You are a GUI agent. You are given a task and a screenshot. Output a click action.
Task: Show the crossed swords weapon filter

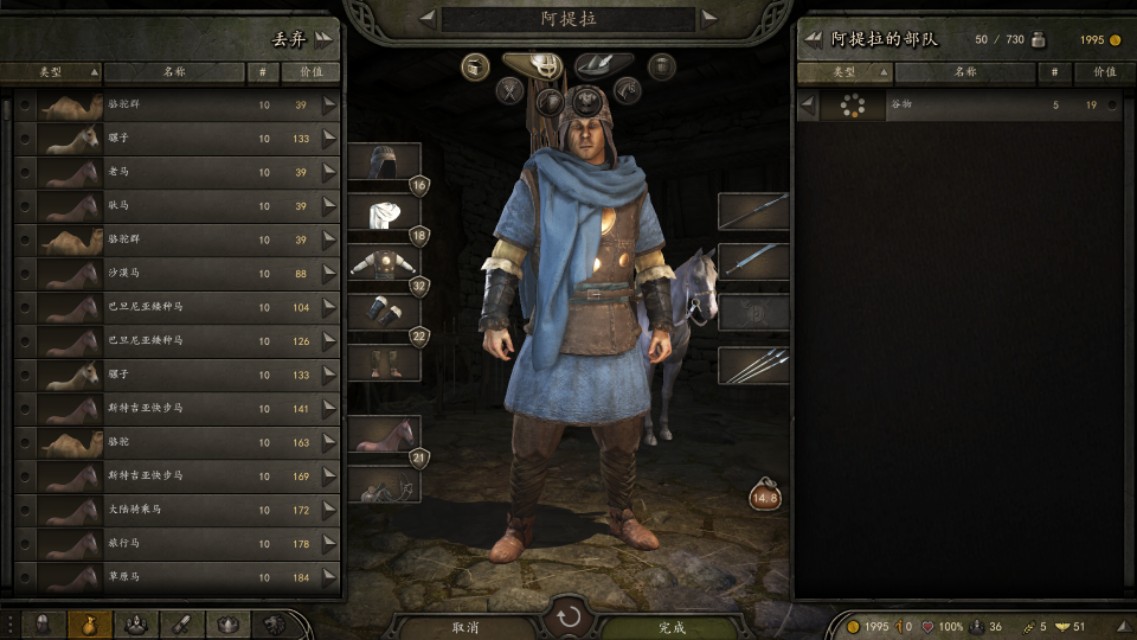pos(510,91)
